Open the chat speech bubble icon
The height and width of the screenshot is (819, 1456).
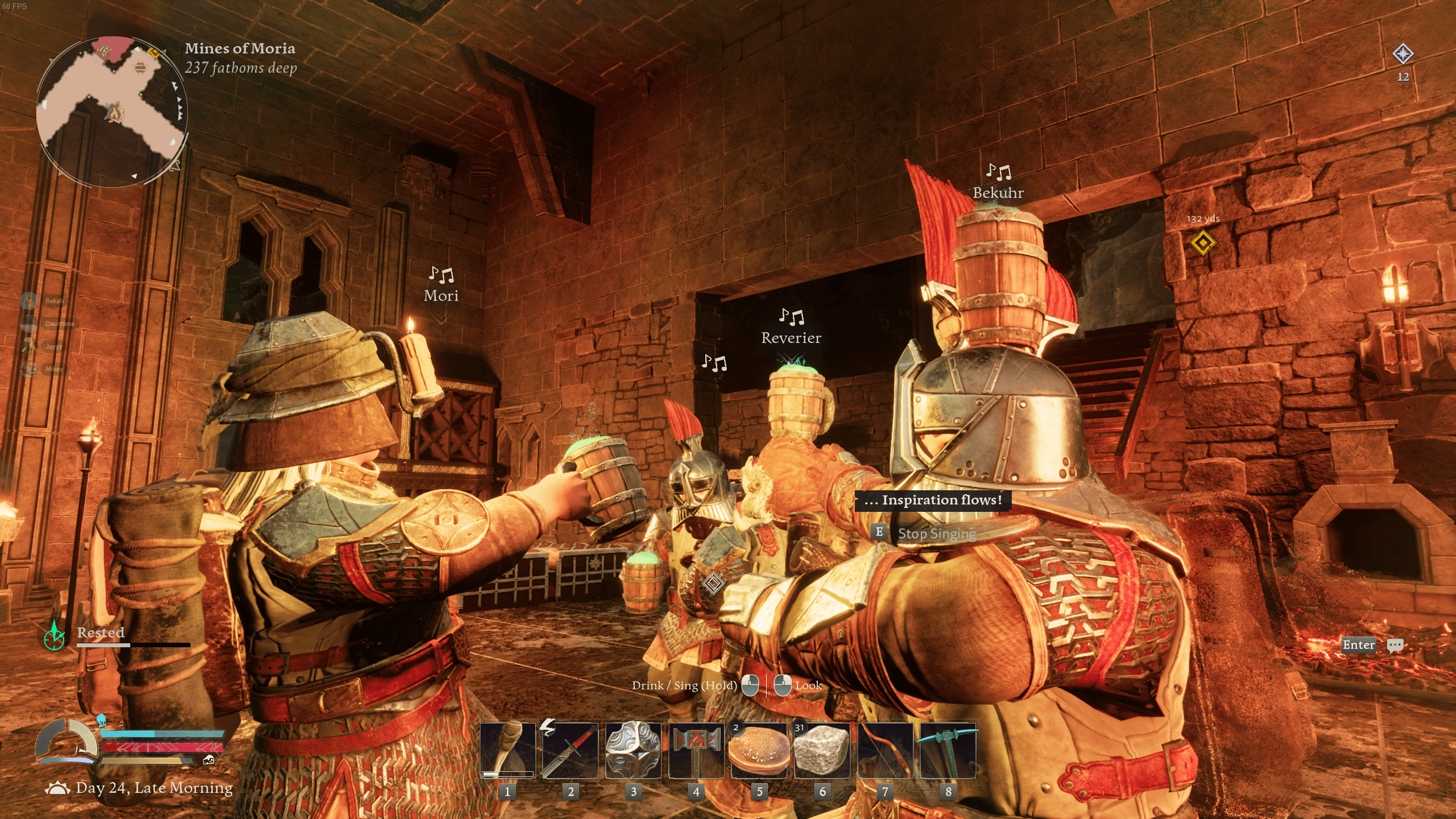1395,646
